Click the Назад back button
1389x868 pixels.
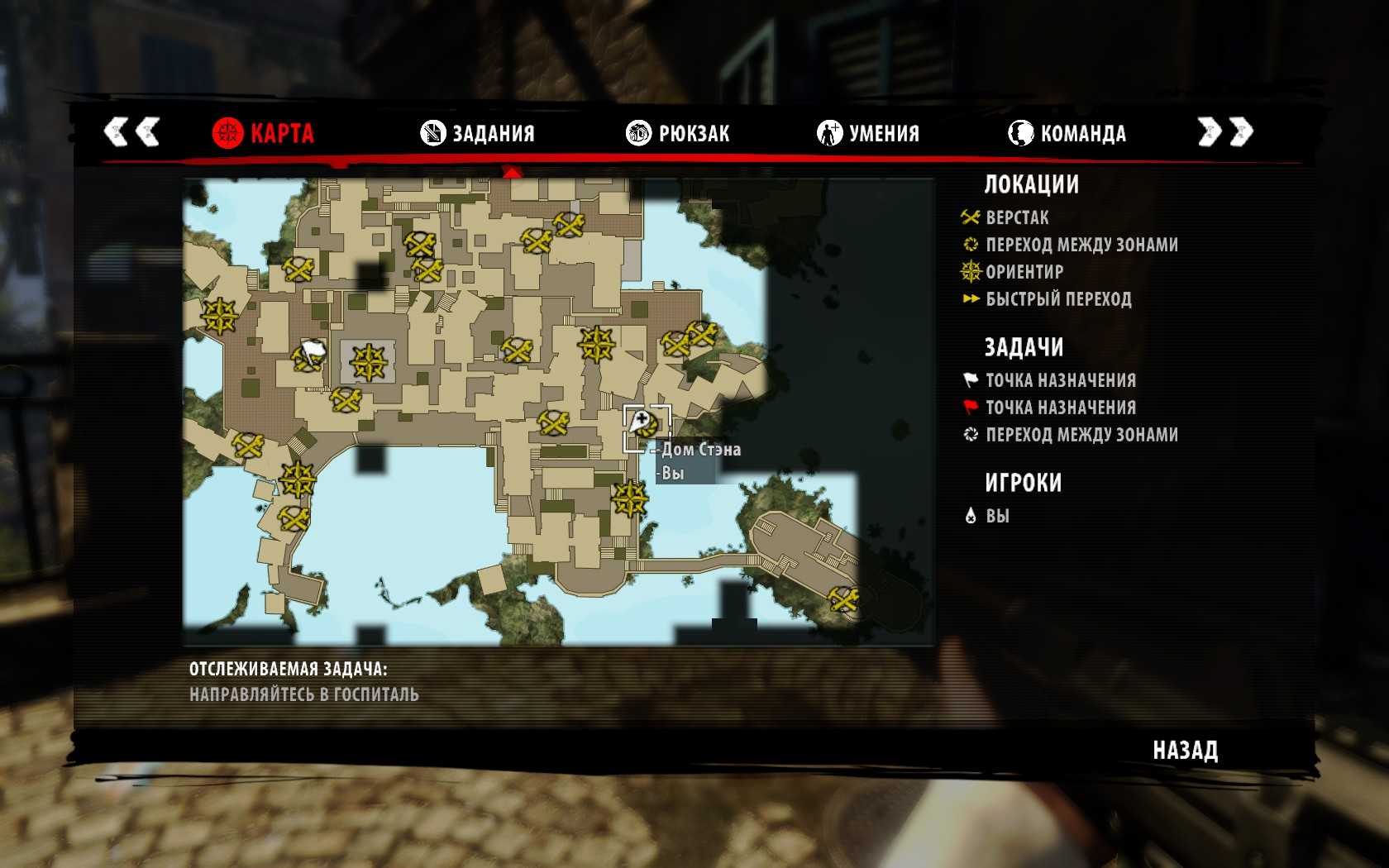(1185, 750)
